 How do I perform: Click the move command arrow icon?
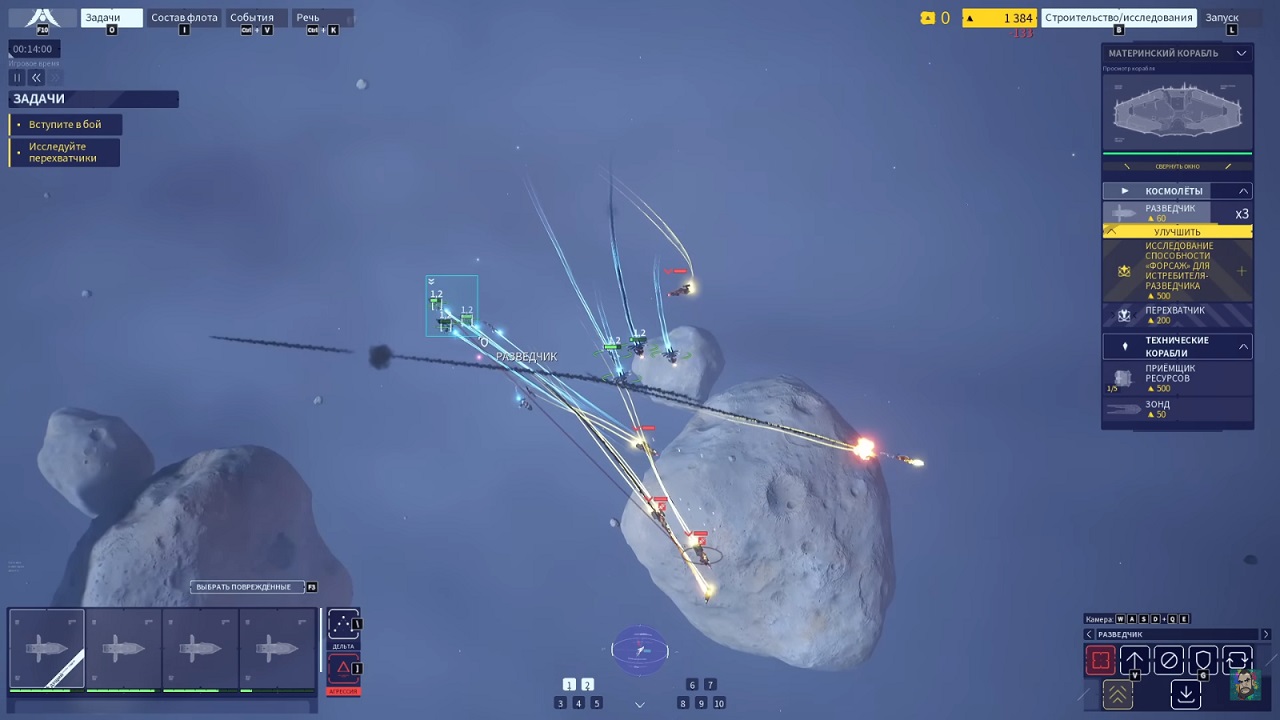pos(1135,660)
